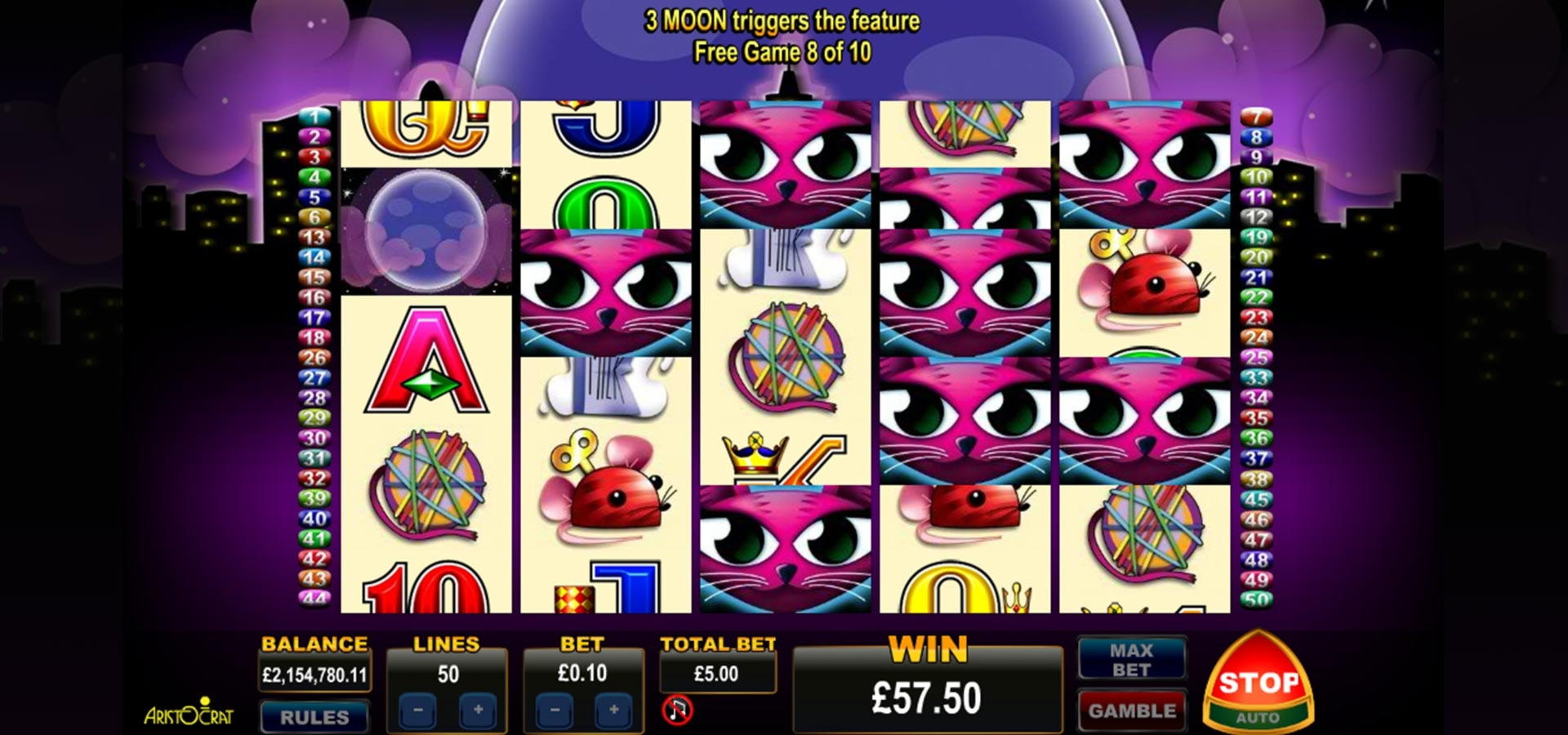Choose the GAMBLE option

pos(1131,710)
